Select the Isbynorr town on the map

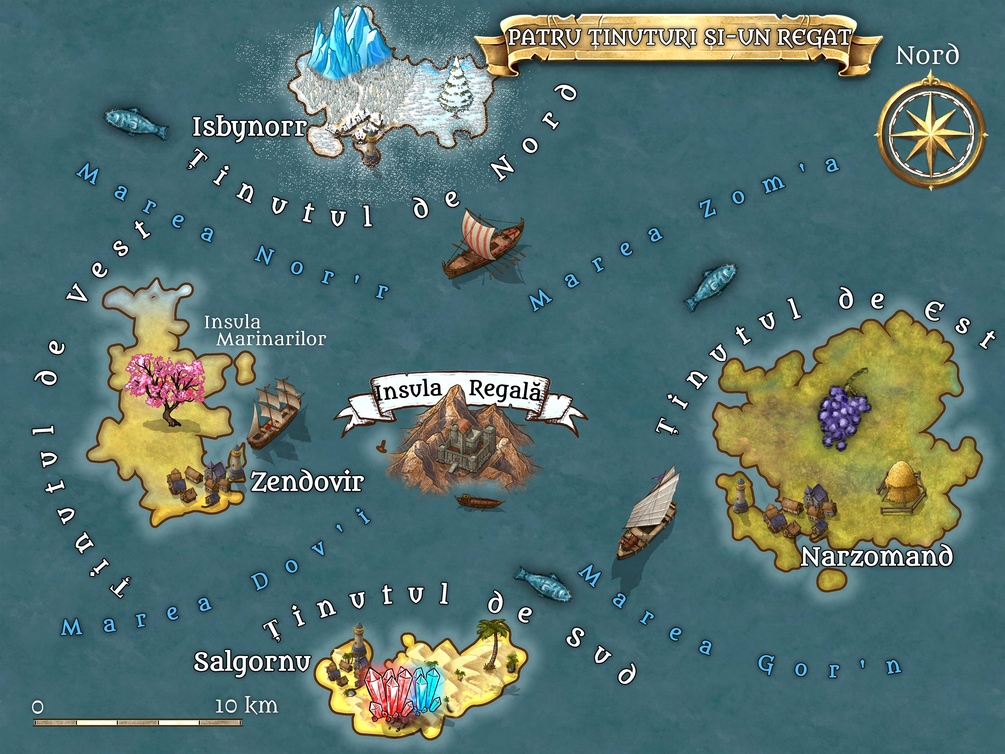coord(366,140)
